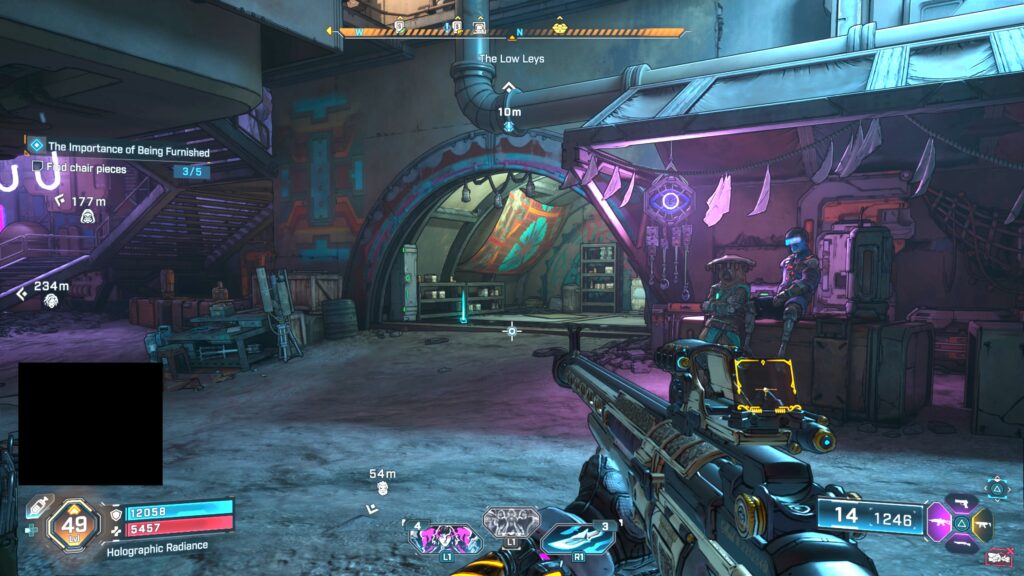Activate the grey creature skill icon
Screen dimensions: 1024x576
point(511,521)
